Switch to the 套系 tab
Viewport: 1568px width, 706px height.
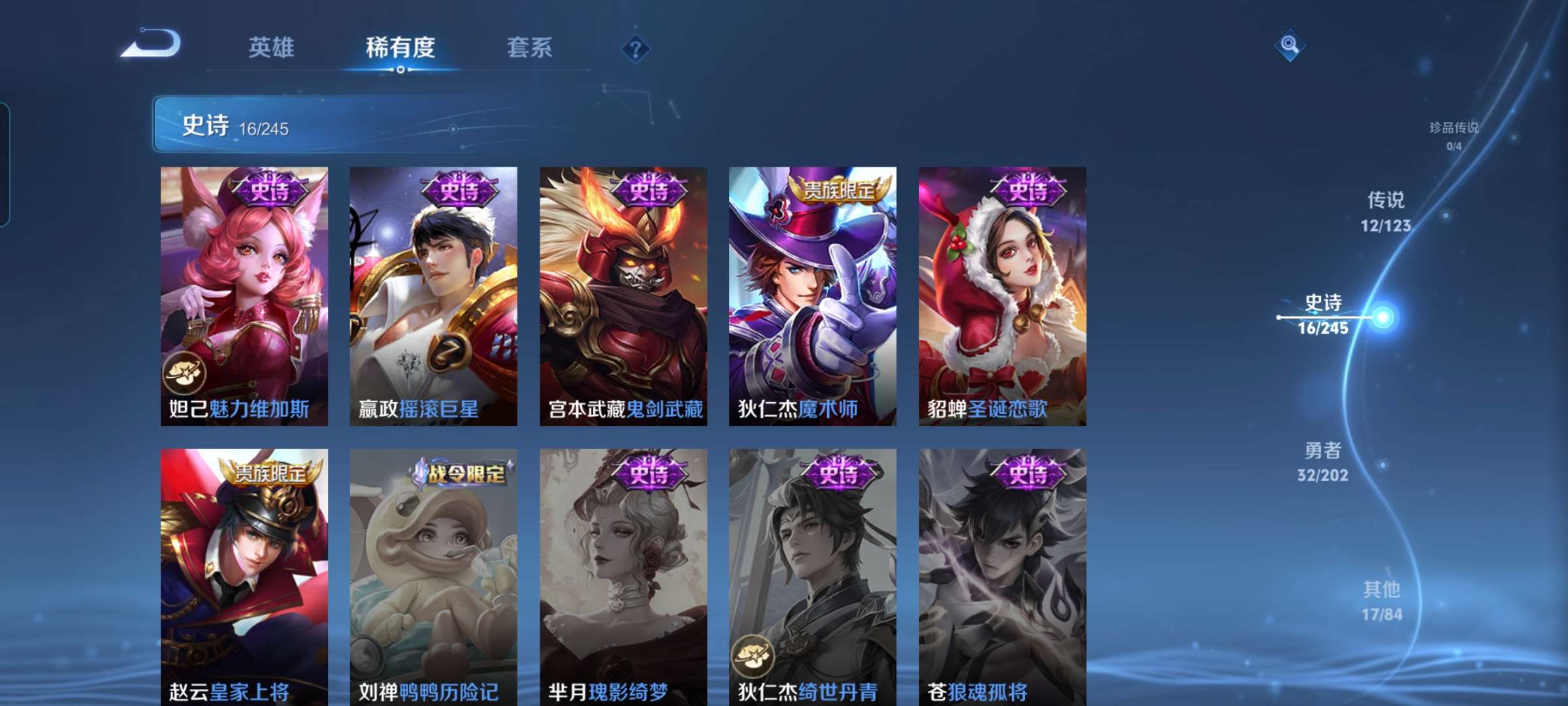pyautogui.click(x=530, y=47)
